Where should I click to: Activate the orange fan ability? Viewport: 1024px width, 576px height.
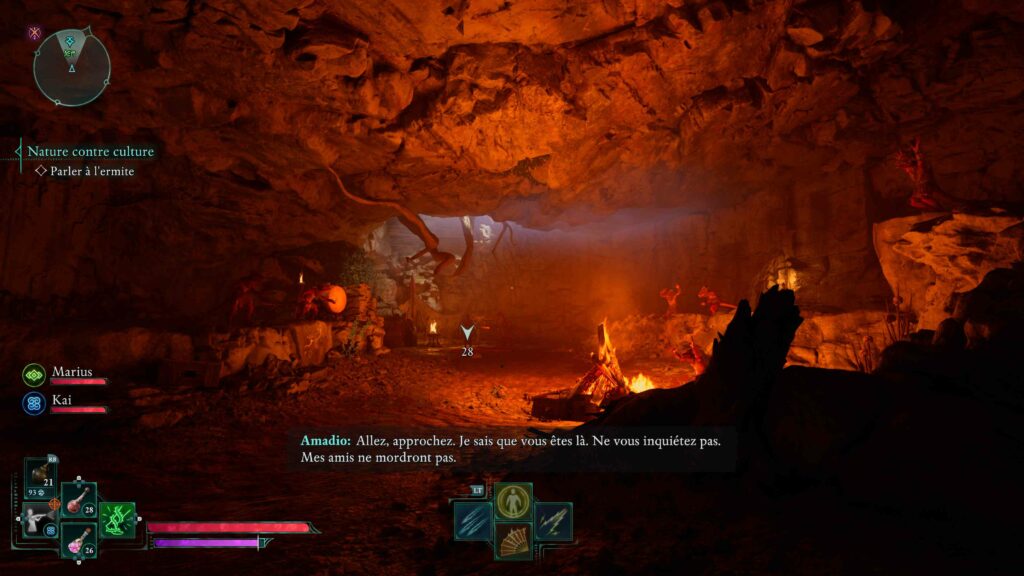(x=513, y=540)
